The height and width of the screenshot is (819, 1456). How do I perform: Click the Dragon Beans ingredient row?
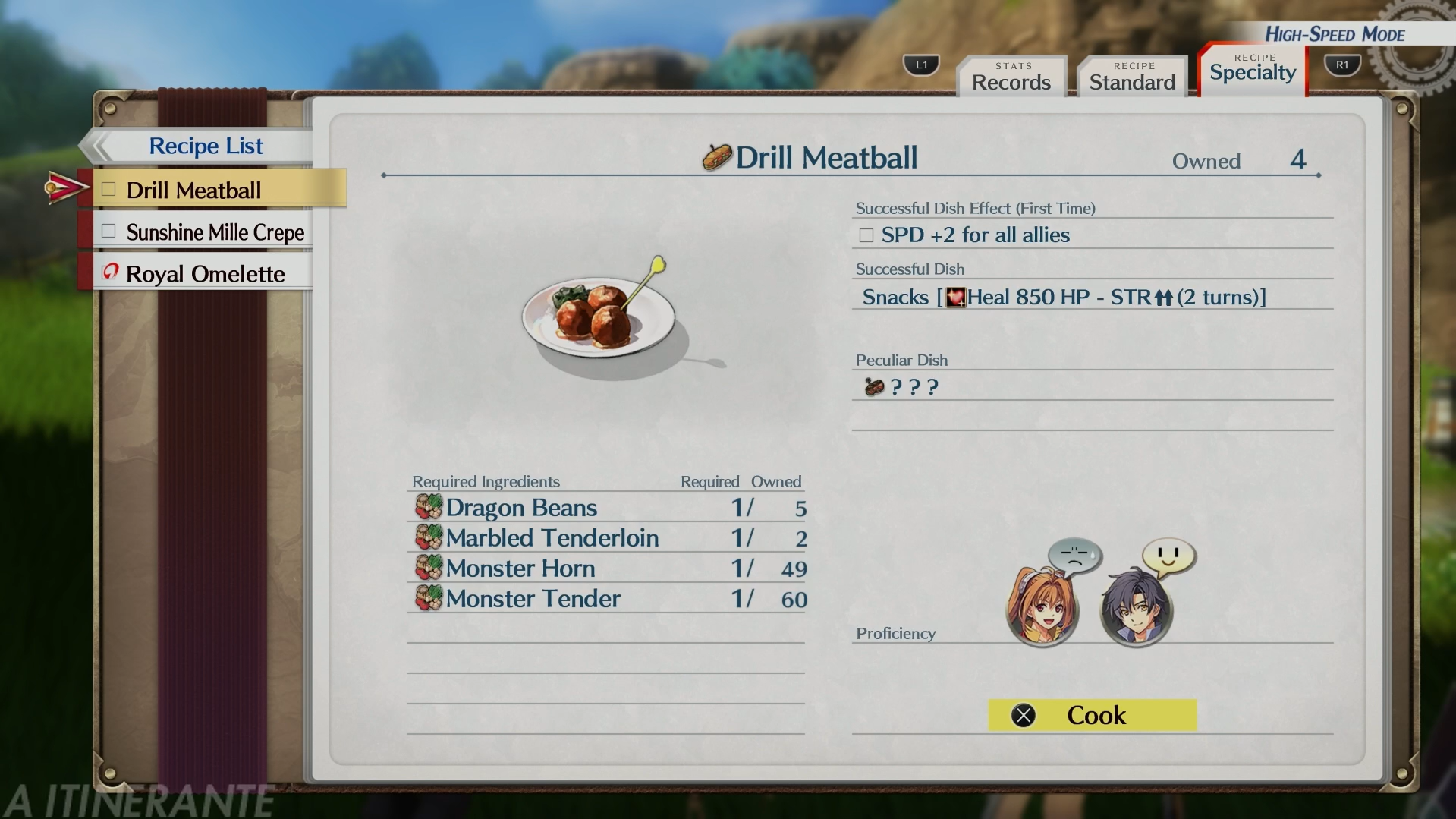point(605,508)
